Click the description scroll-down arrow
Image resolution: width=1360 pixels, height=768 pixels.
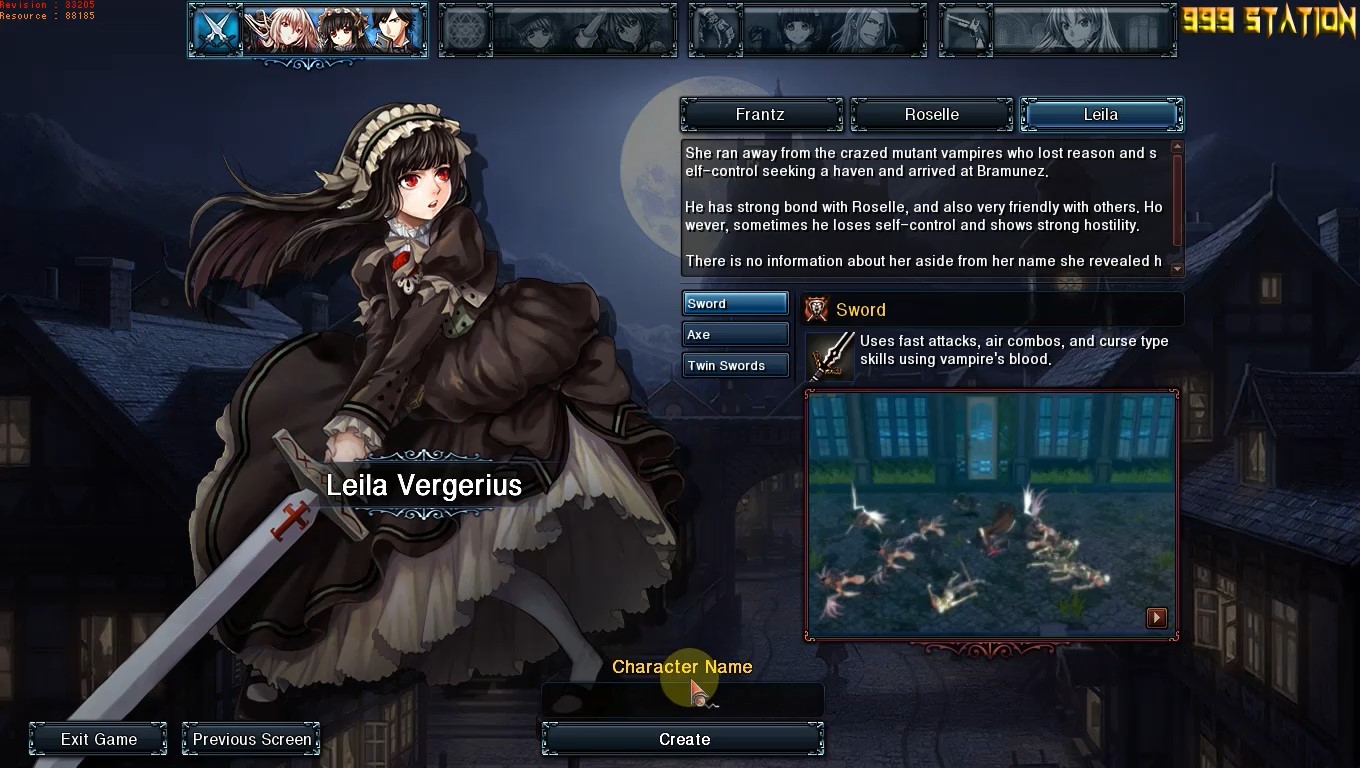(1177, 268)
